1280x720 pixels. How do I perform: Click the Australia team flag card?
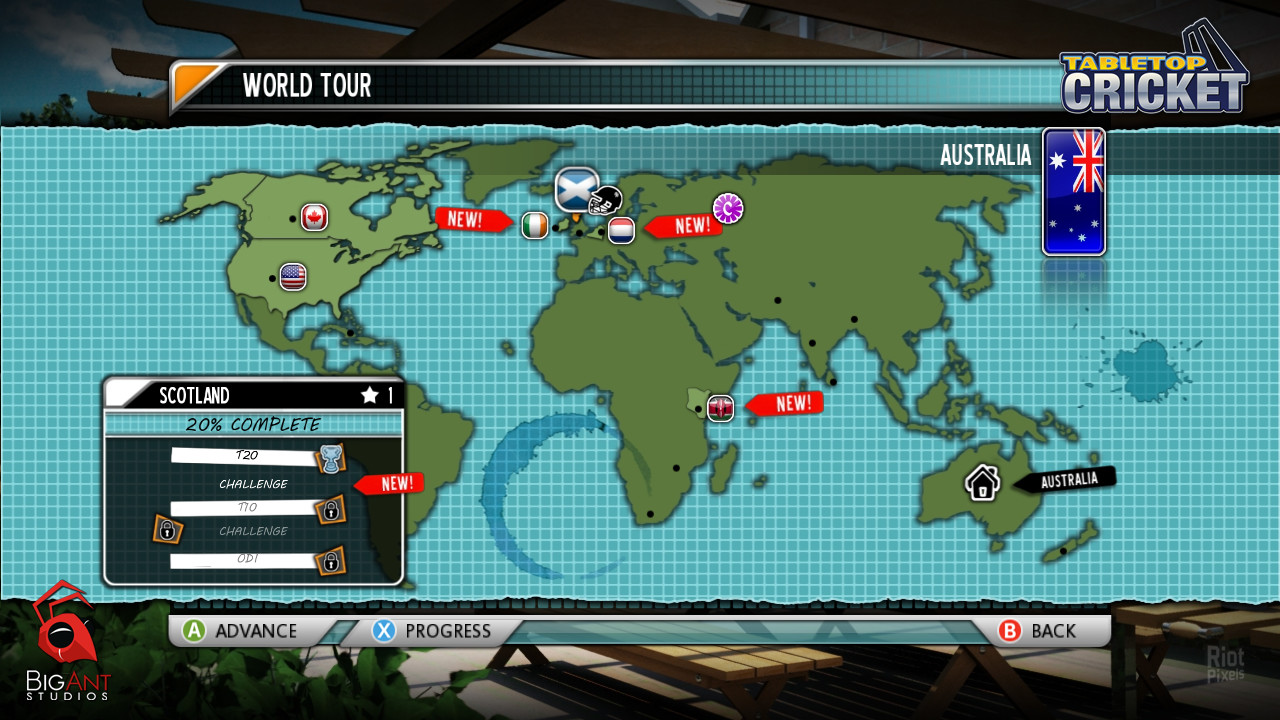1073,191
